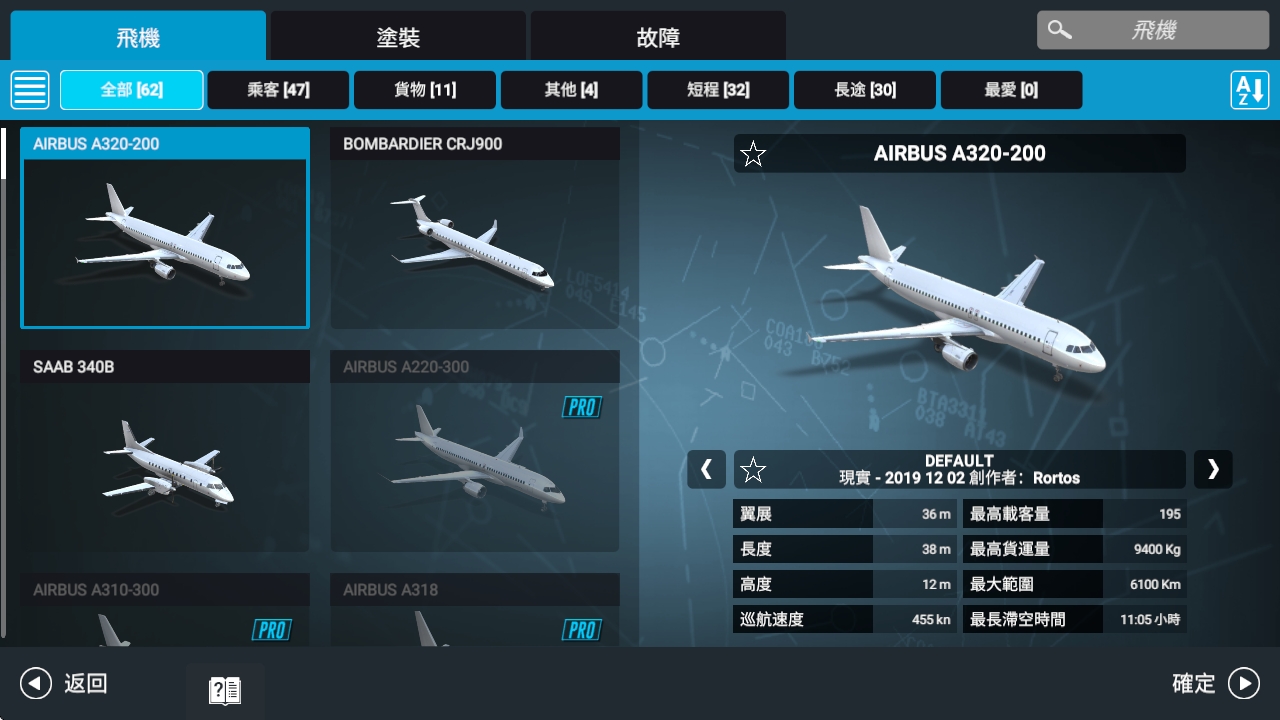The width and height of the screenshot is (1280, 720).
Task: Click the back circle arrow icon beside 返回
Action: [x=36, y=683]
